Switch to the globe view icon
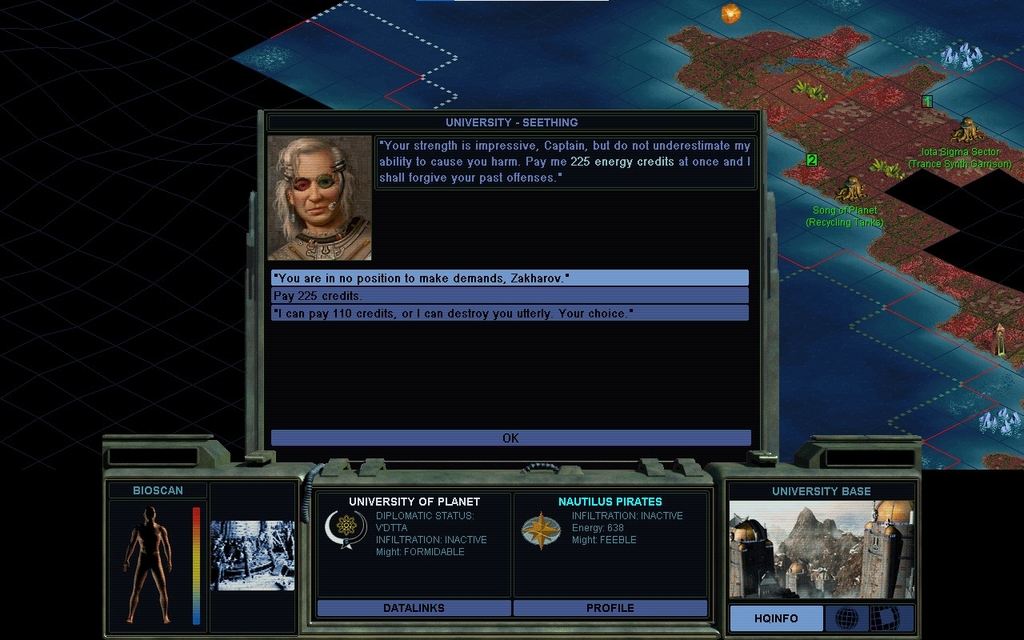 [x=846, y=618]
